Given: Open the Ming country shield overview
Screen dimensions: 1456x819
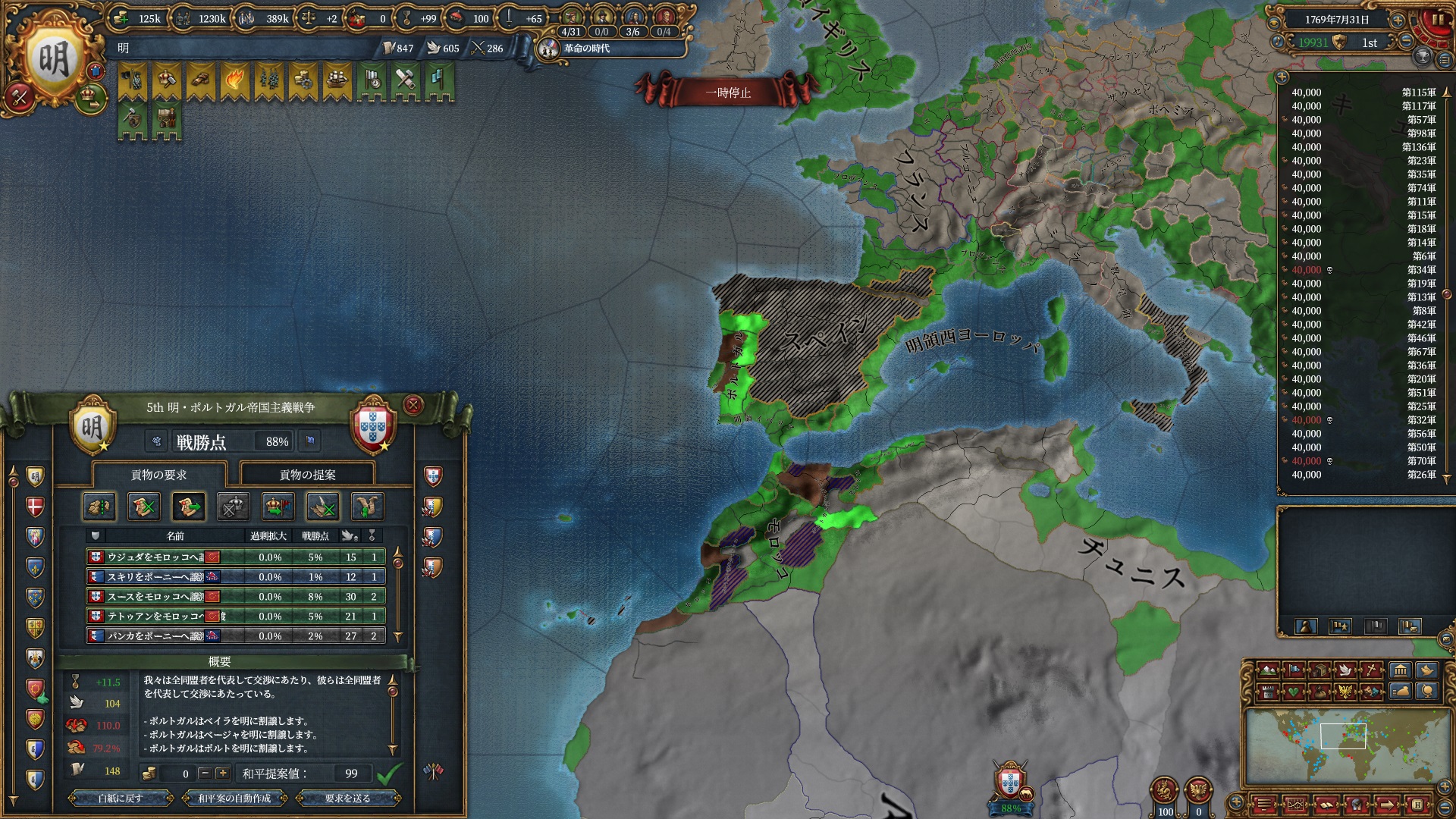Looking at the screenshot, I should click(x=53, y=59).
